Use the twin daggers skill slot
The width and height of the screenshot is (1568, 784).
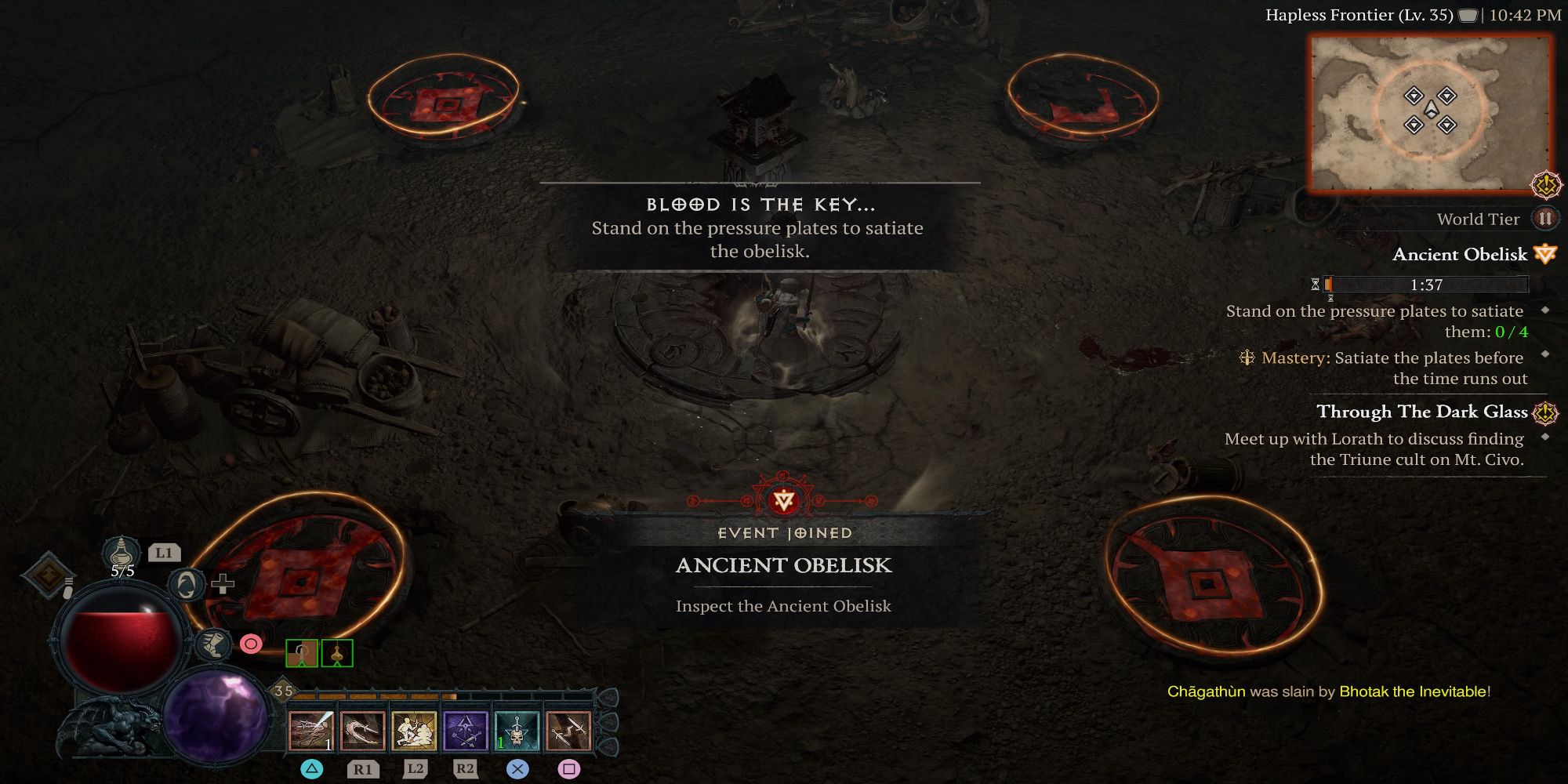568,731
